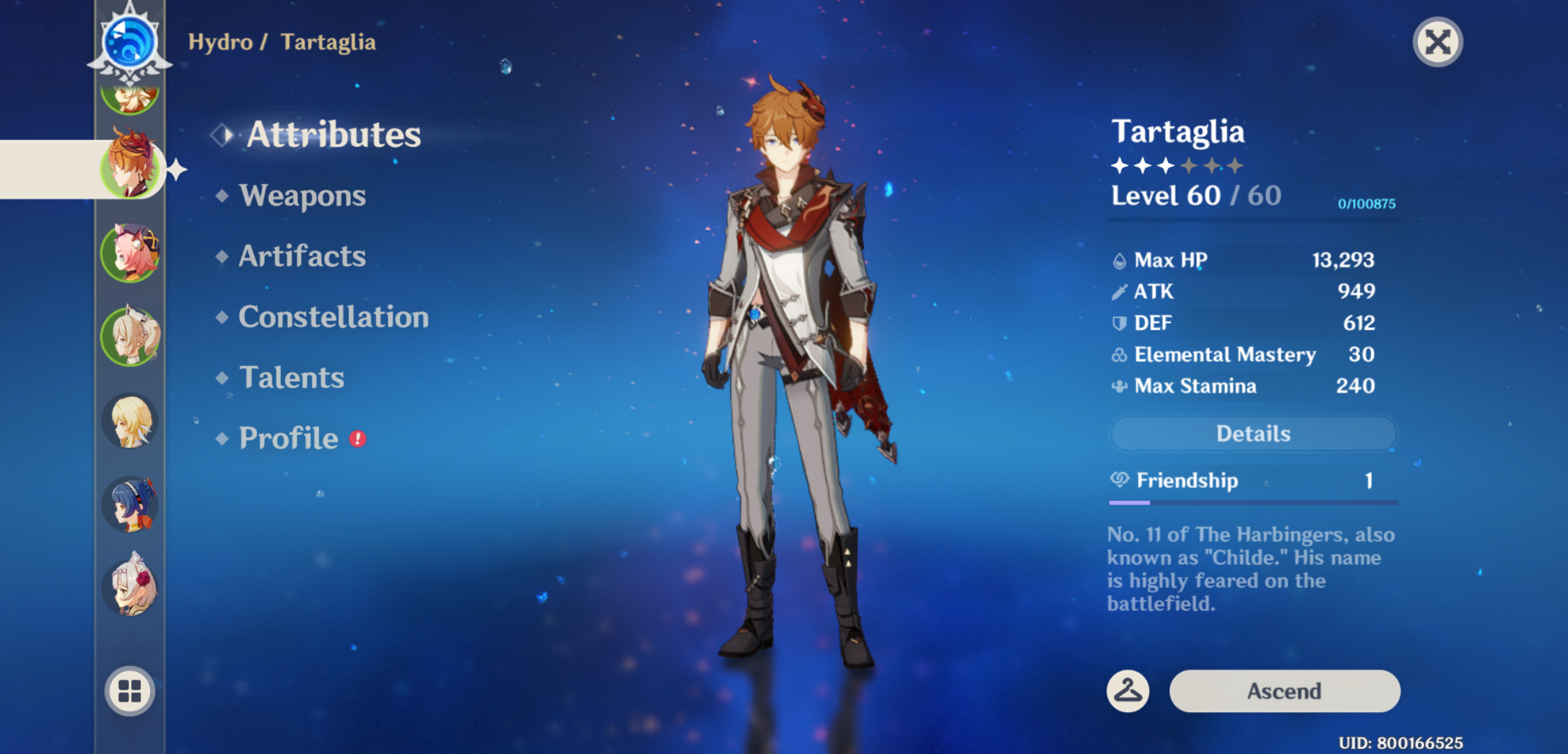
Task: Switch to Noelle's rose-adorned portrait
Action: click(x=130, y=587)
